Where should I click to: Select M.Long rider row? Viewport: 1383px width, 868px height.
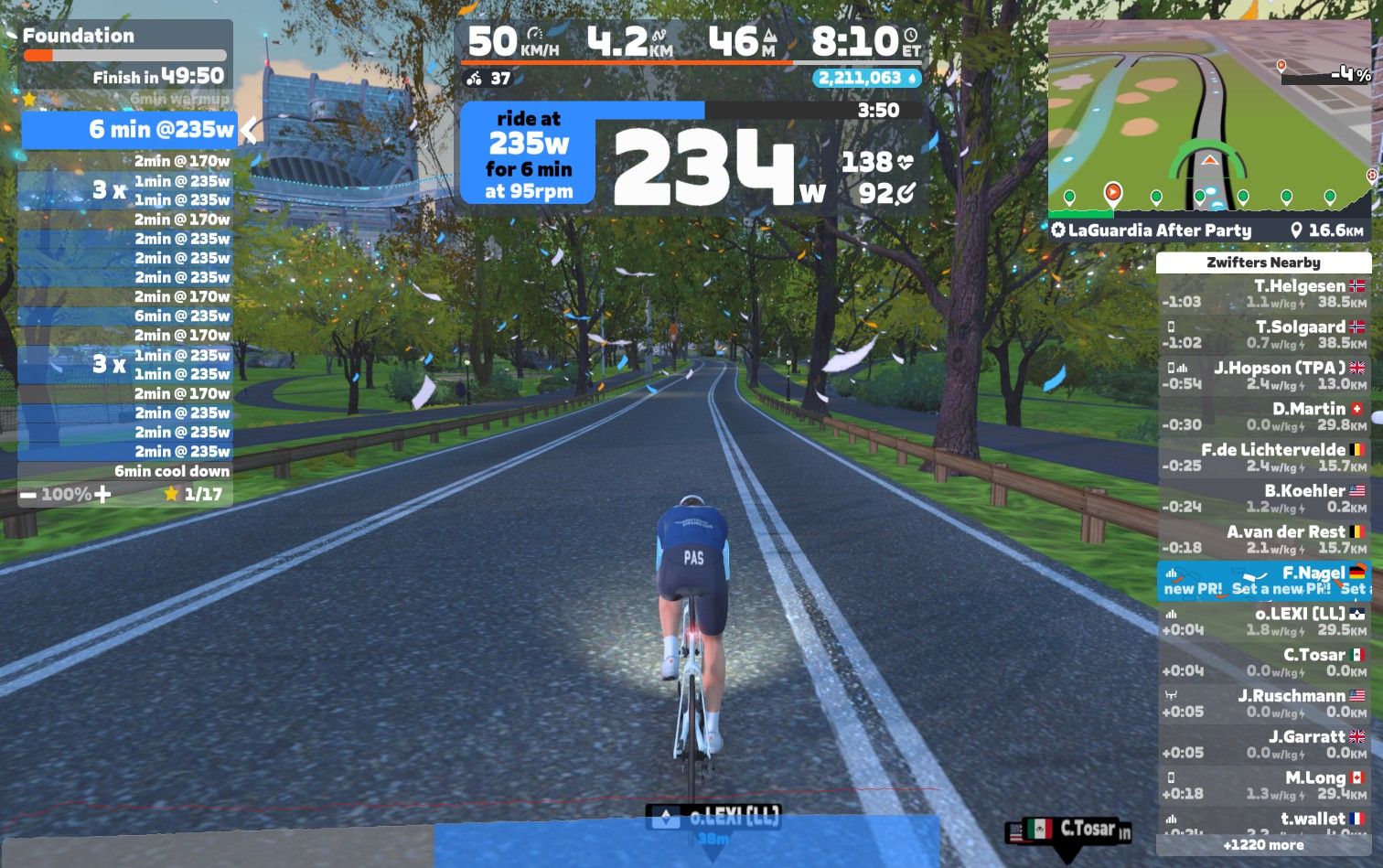pos(1263,786)
